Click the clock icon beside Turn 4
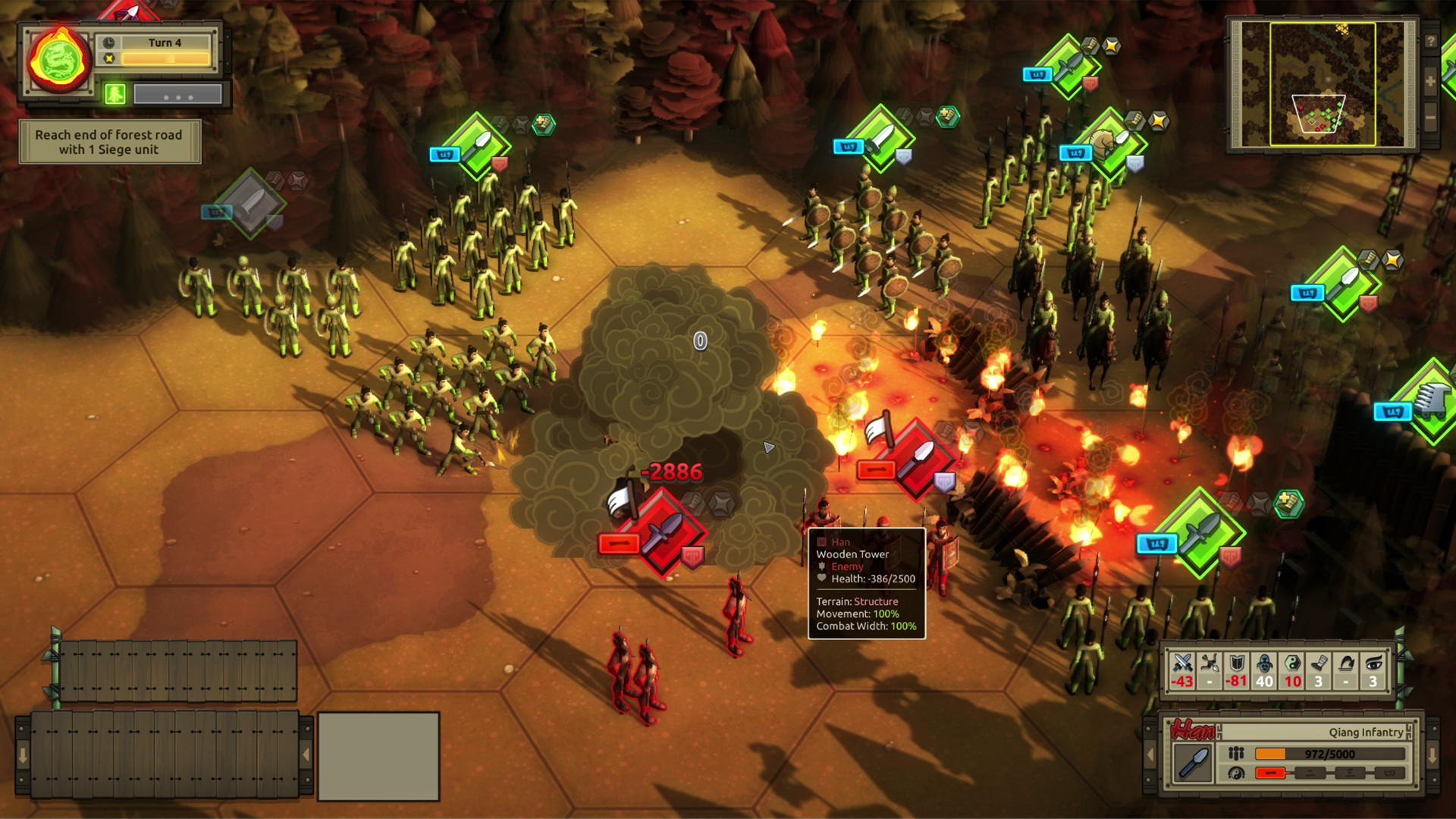Image resolution: width=1456 pixels, height=819 pixels. 108,42
